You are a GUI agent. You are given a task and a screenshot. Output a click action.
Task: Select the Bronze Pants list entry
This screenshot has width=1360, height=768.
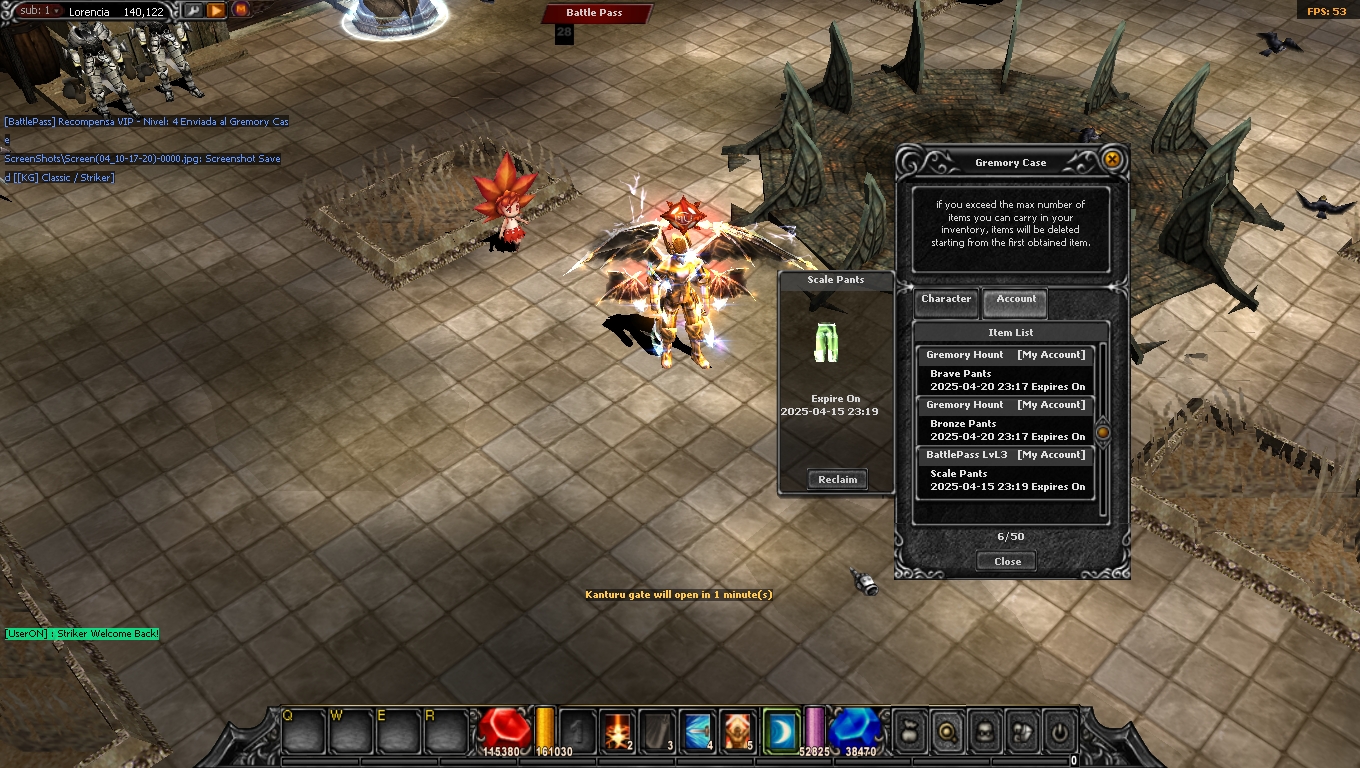click(x=1005, y=429)
